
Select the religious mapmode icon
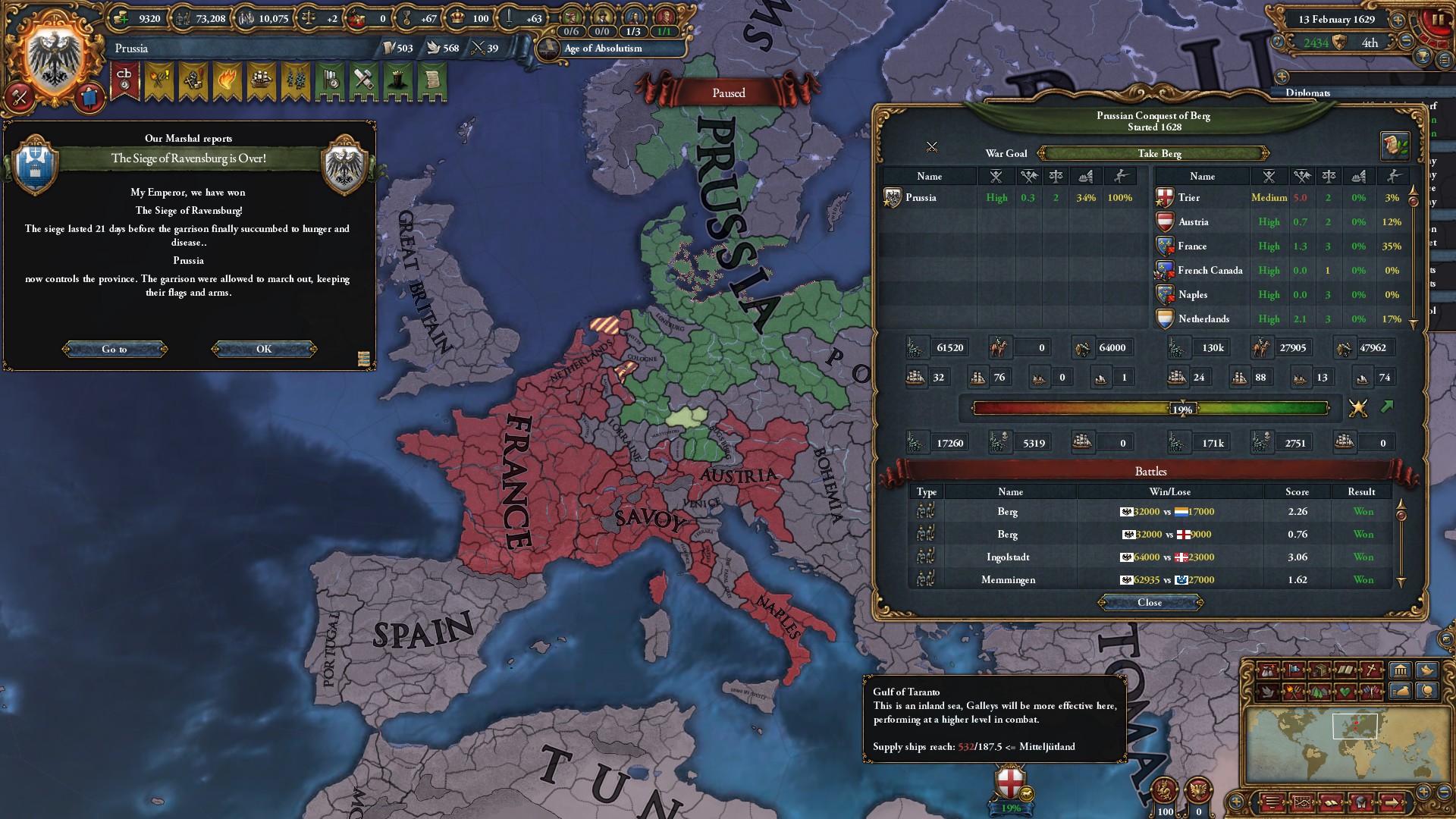(1371, 670)
